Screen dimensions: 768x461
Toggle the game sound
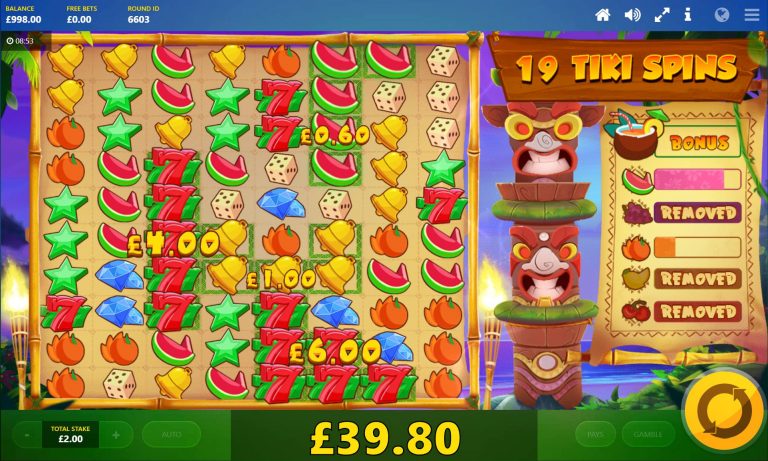[x=632, y=15]
